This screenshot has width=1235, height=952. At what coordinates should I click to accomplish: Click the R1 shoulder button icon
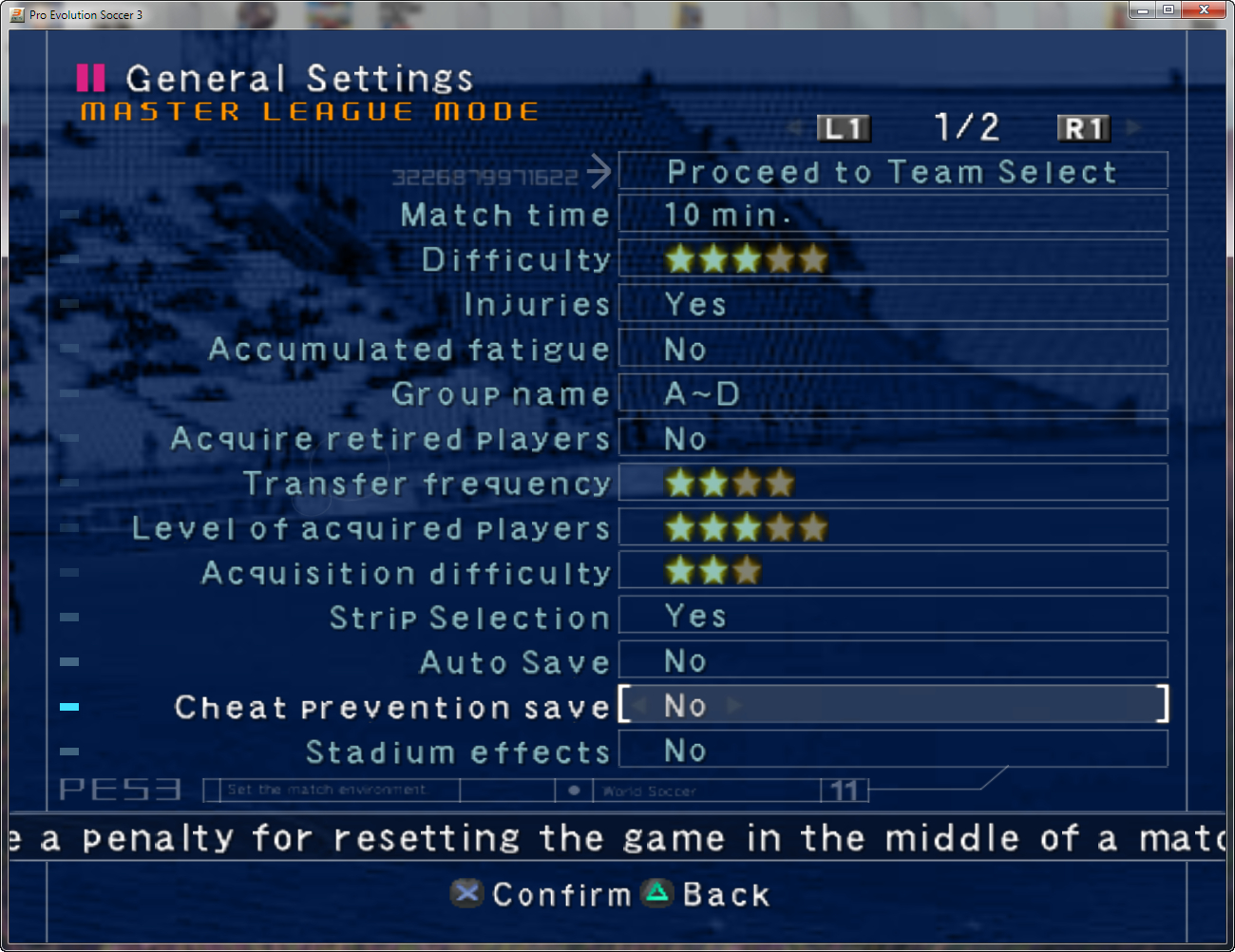1083,128
